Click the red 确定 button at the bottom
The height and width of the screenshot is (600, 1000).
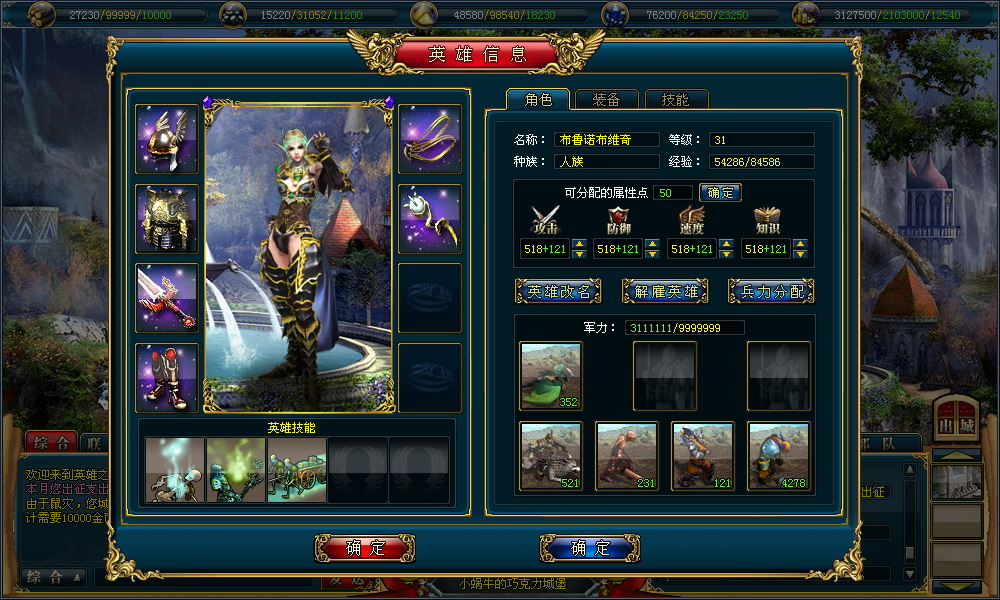[x=365, y=548]
